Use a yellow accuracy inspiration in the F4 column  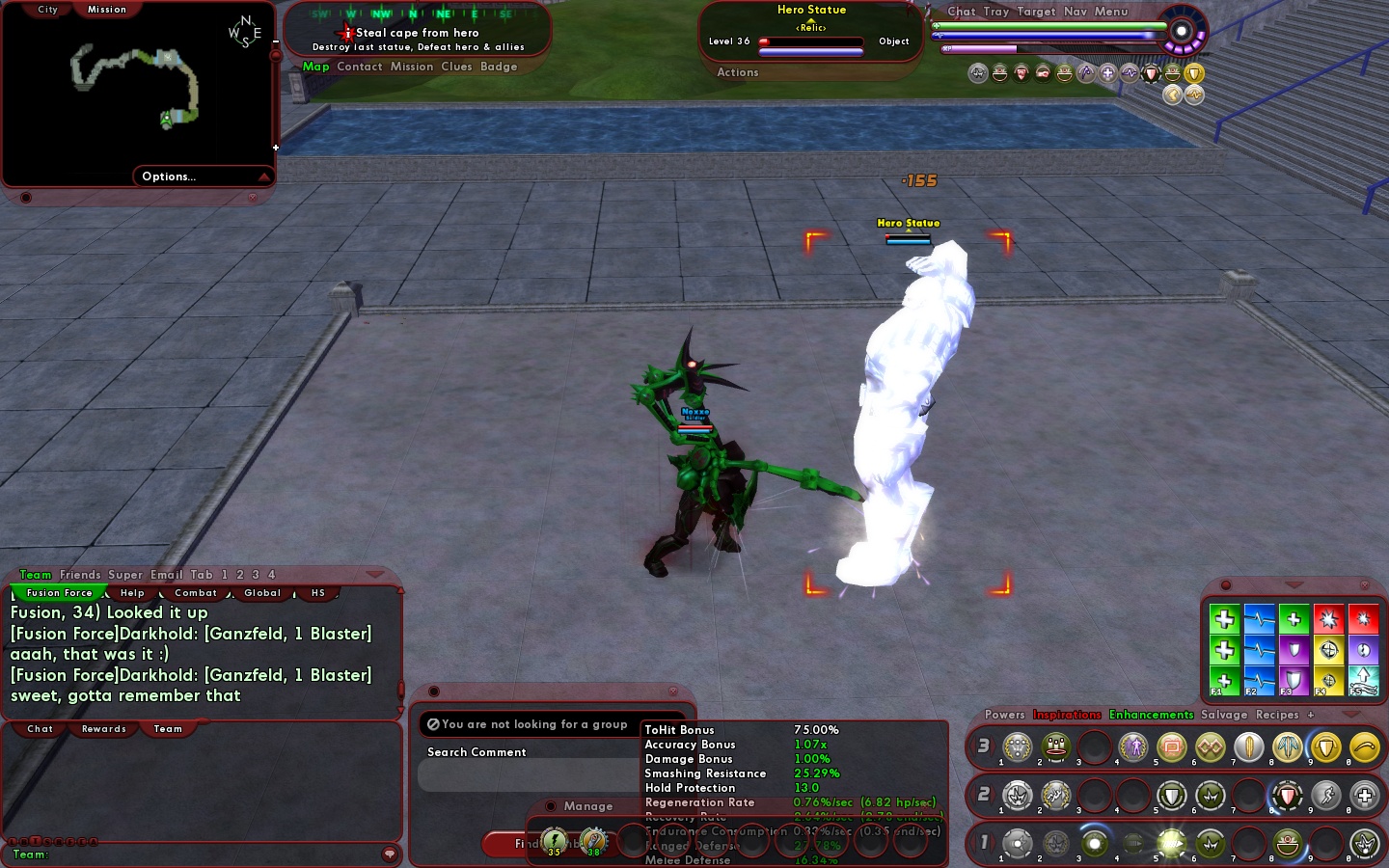point(1329,651)
